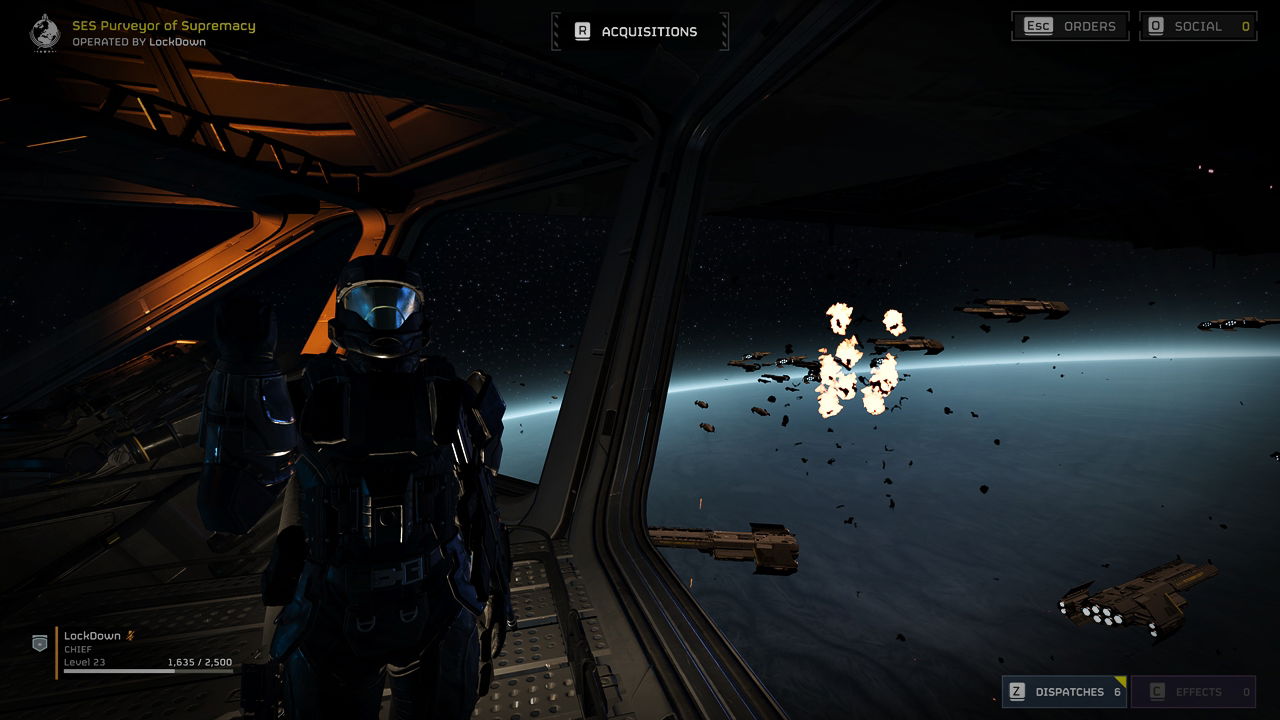Open the Acquisitions menu
The height and width of the screenshot is (720, 1280).
[x=640, y=31]
